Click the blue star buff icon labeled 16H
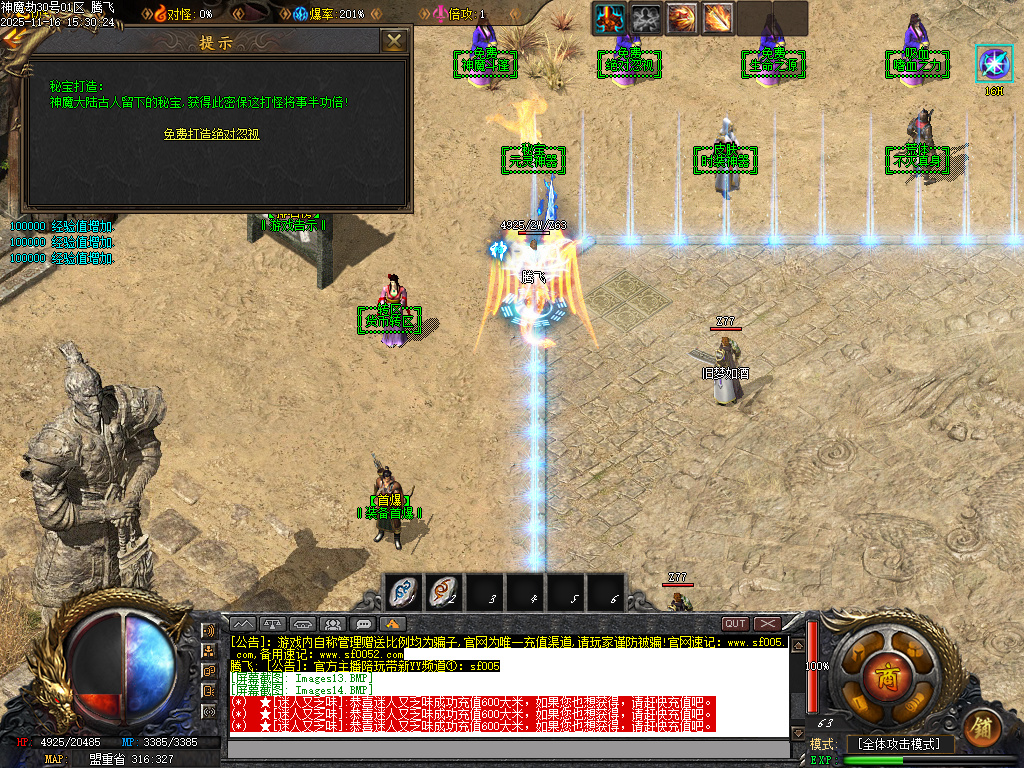The image size is (1024, 768). (x=994, y=64)
